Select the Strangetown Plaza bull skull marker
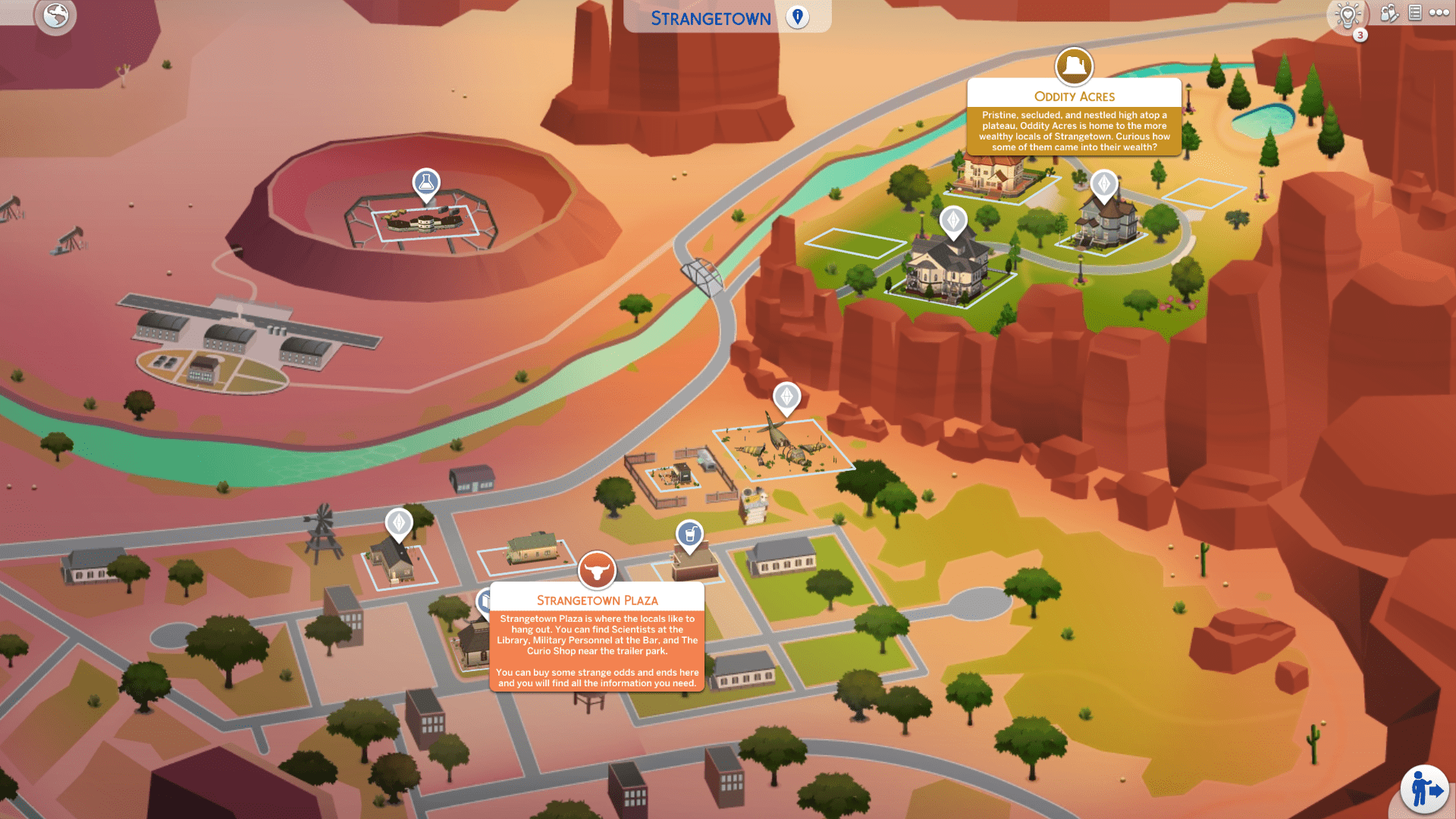Viewport: 1456px width, 819px height. pos(597,570)
